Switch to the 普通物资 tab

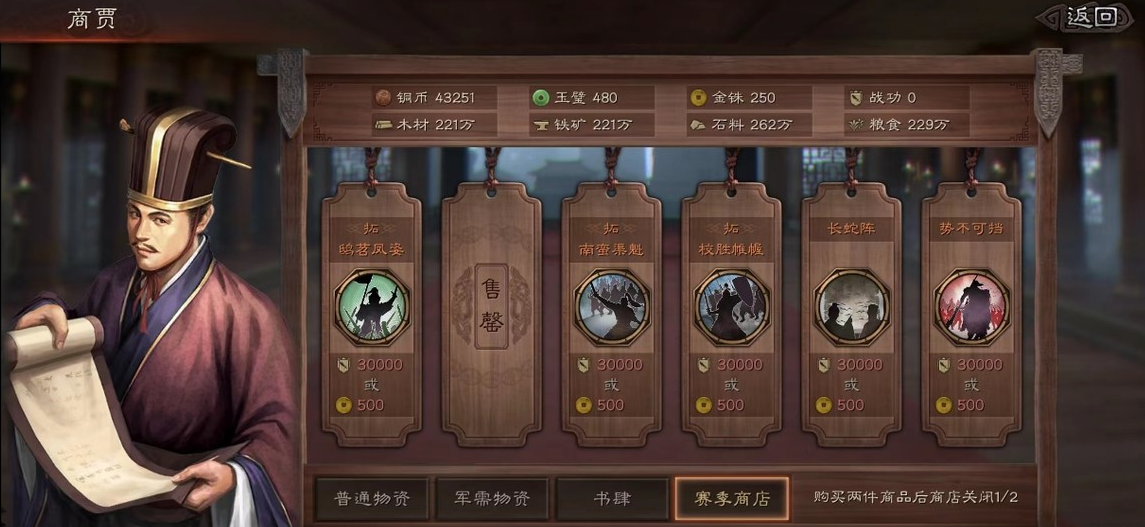tap(372, 498)
